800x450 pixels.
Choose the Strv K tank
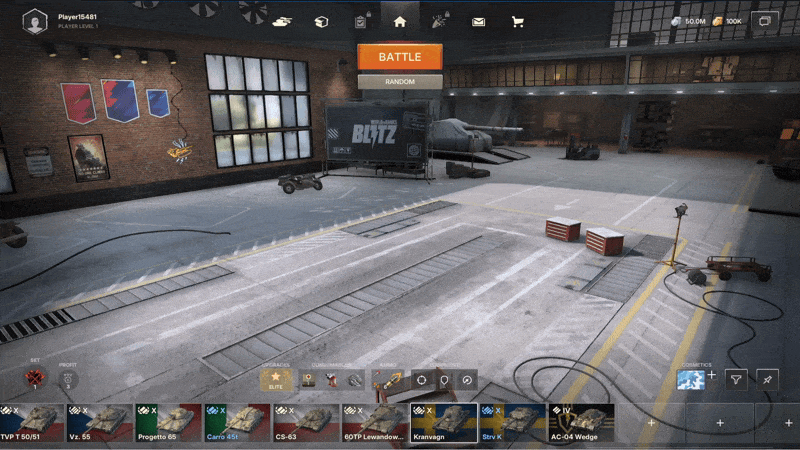tap(512, 422)
